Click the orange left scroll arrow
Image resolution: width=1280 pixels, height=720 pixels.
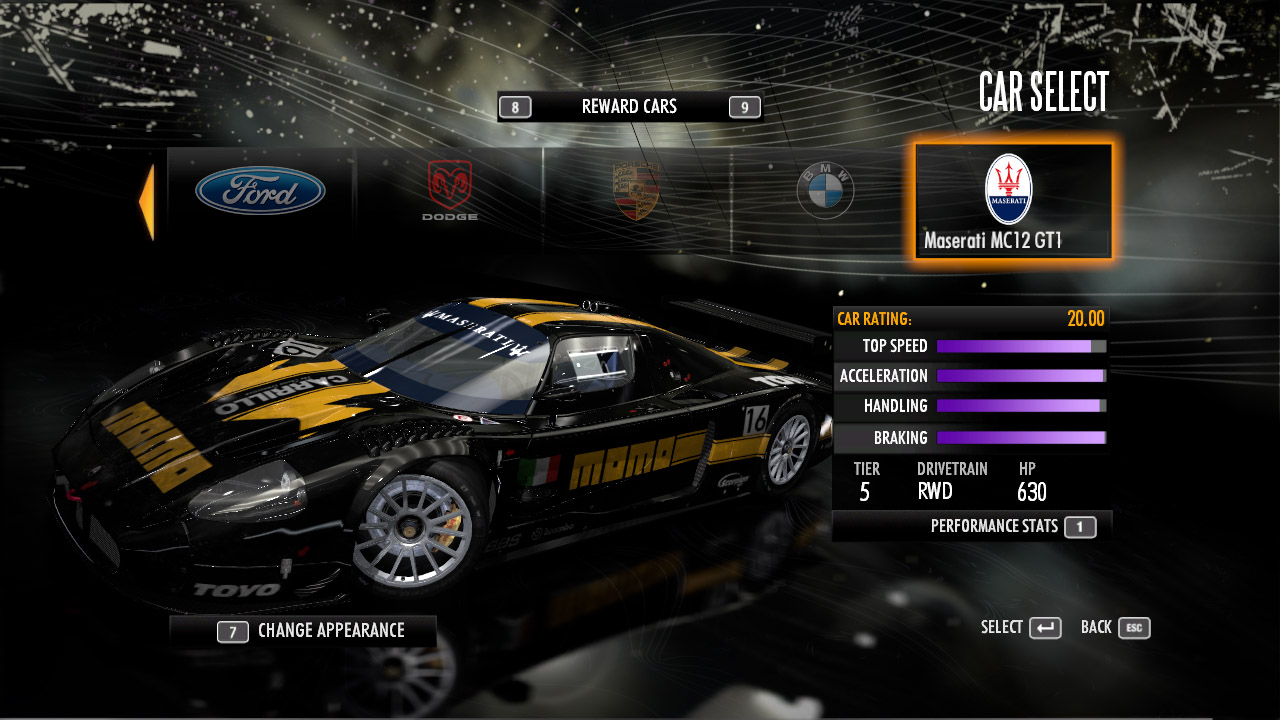tap(147, 202)
